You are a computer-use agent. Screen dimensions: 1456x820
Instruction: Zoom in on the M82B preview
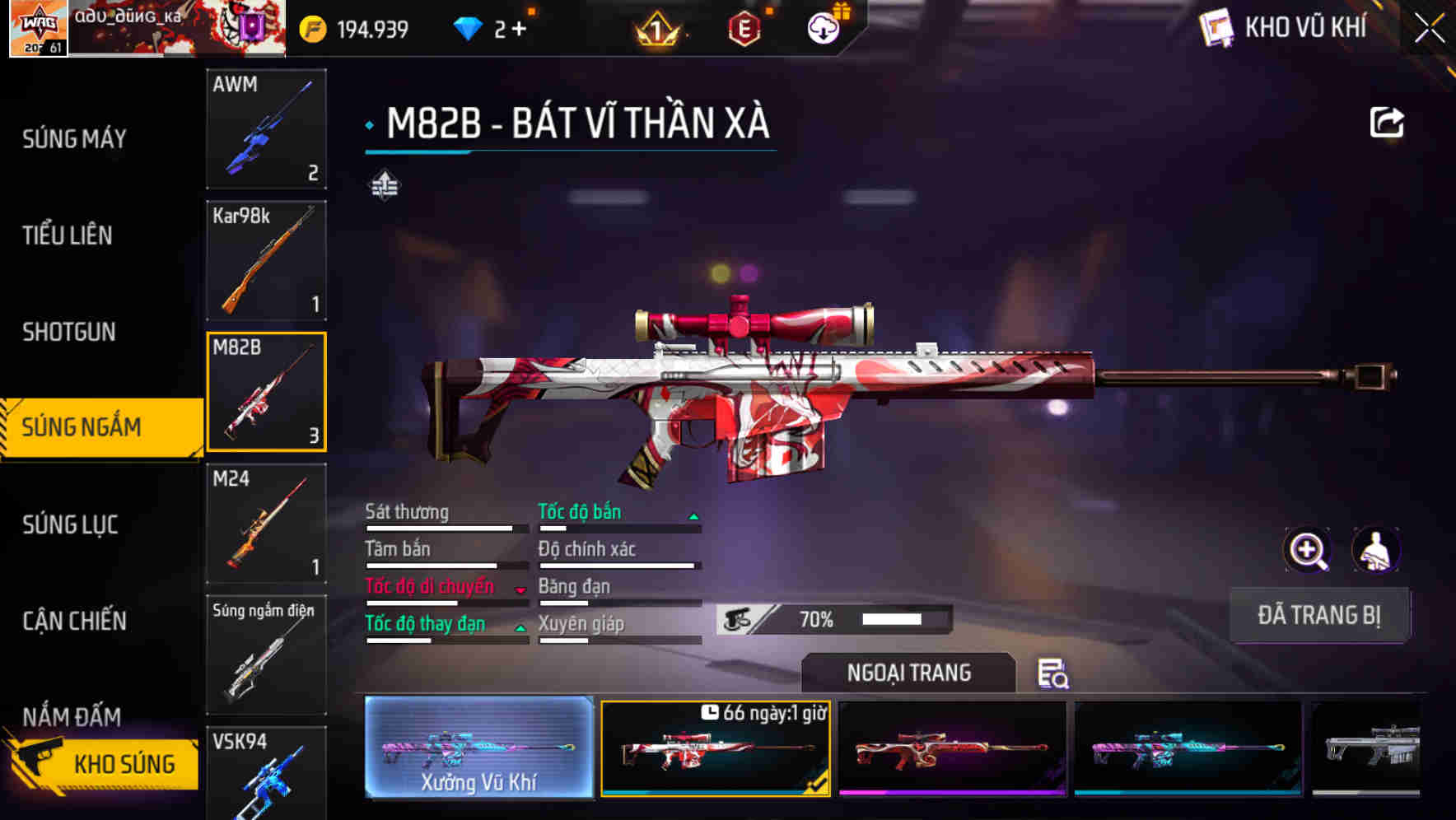(x=1309, y=550)
